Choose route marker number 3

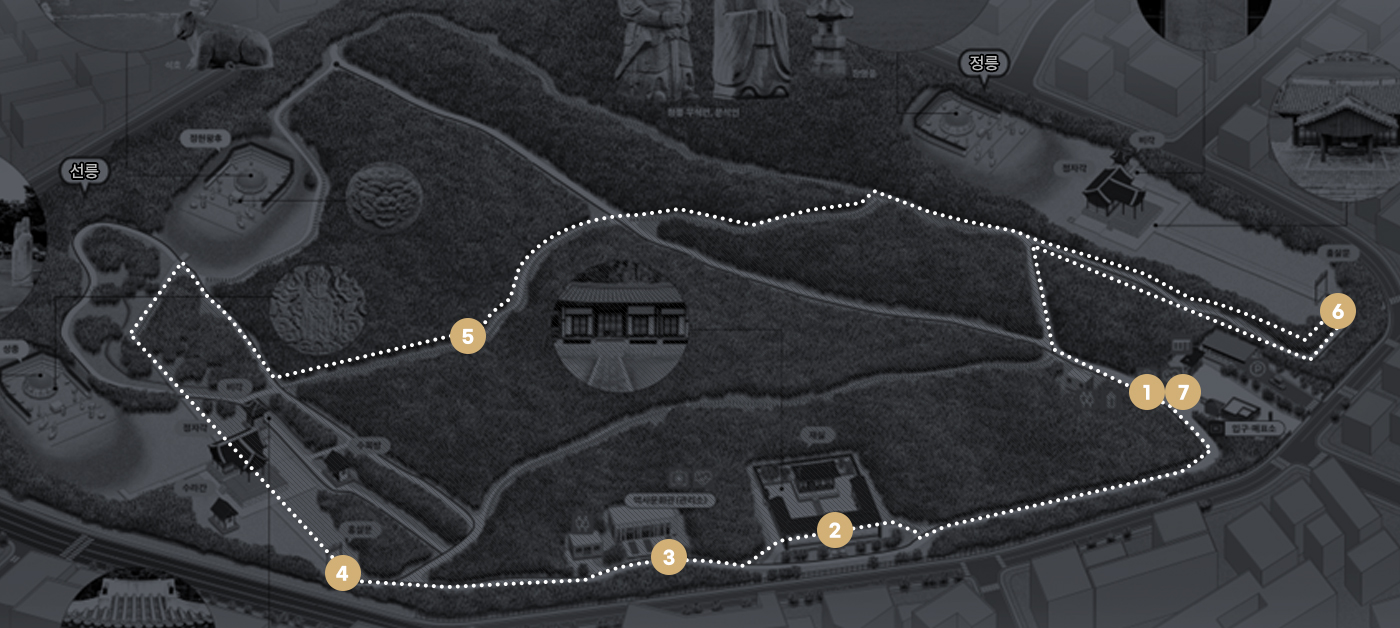(668, 557)
